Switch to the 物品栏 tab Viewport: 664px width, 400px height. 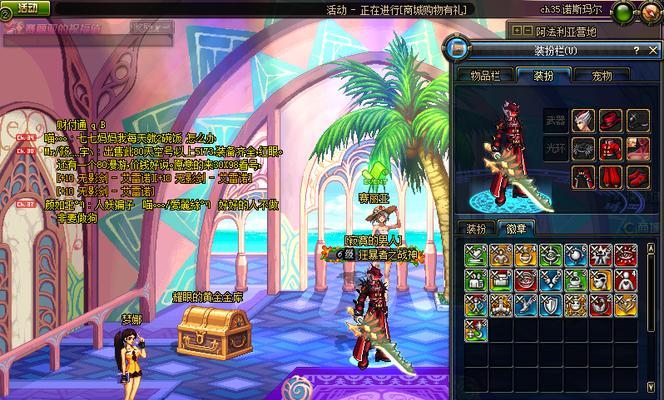tap(485, 74)
